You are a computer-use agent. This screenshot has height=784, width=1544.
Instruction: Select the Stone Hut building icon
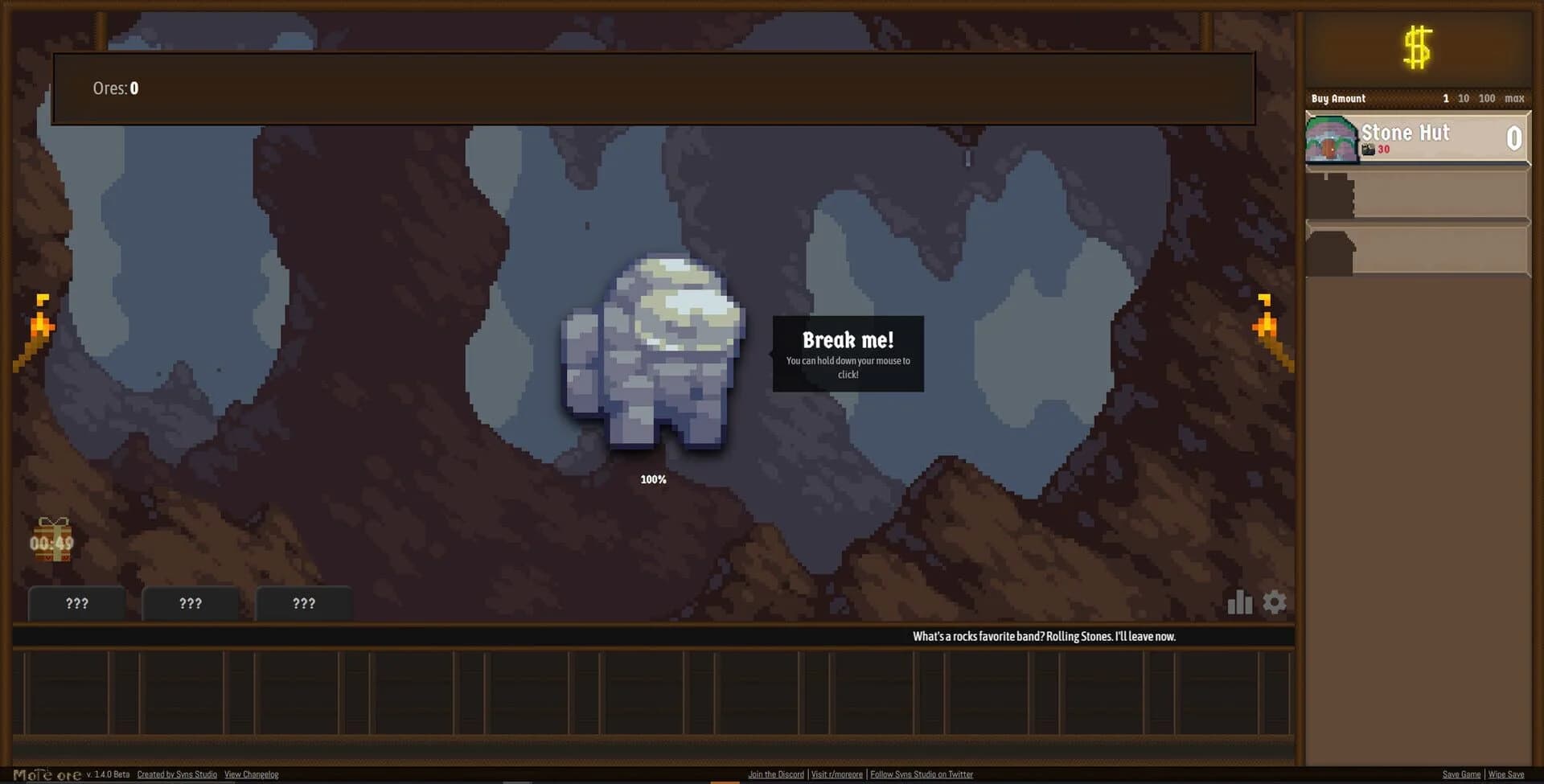pyautogui.click(x=1333, y=141)
